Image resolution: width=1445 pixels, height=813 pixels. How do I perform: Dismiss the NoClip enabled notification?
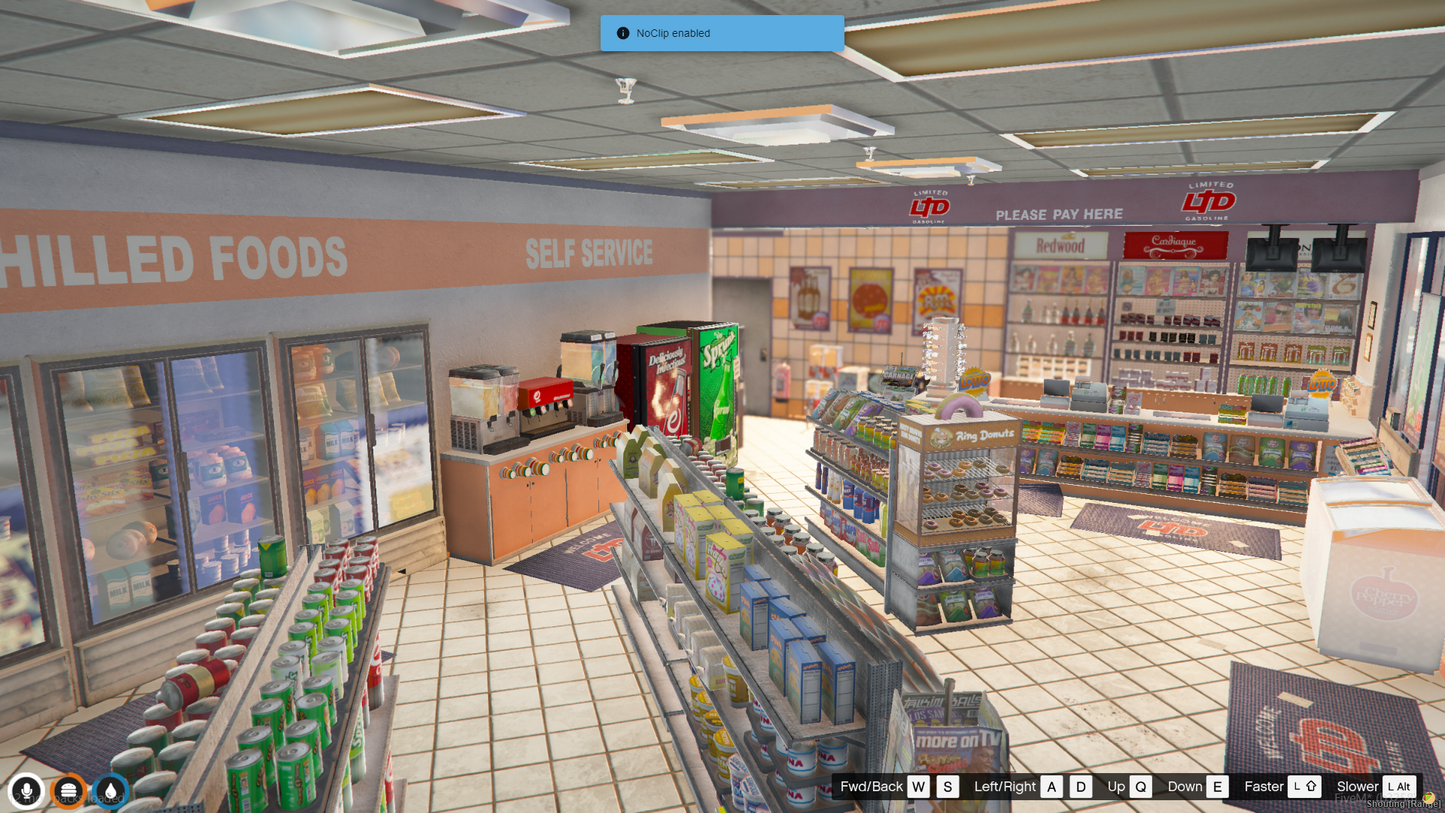721,33
